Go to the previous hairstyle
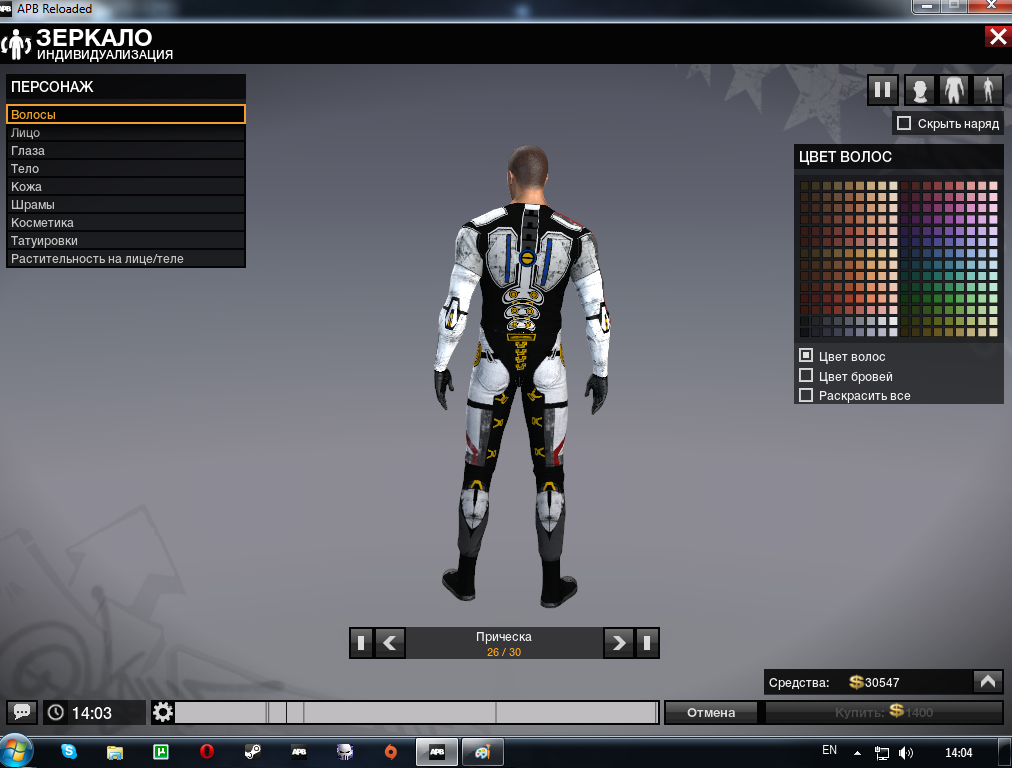This screenshot has height=768, width=1012. click(389, 643)
